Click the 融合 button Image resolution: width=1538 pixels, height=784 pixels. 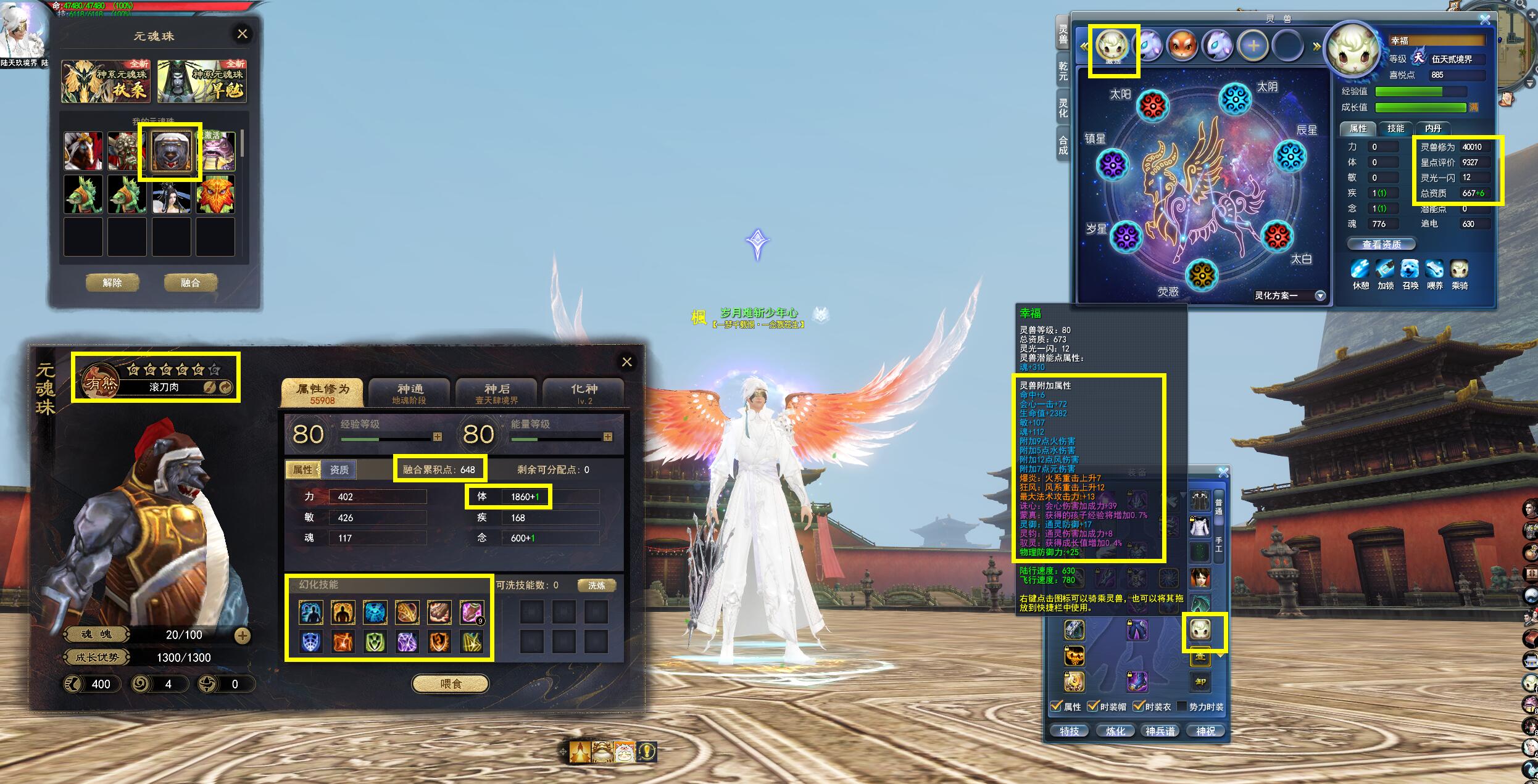point(190,283)
